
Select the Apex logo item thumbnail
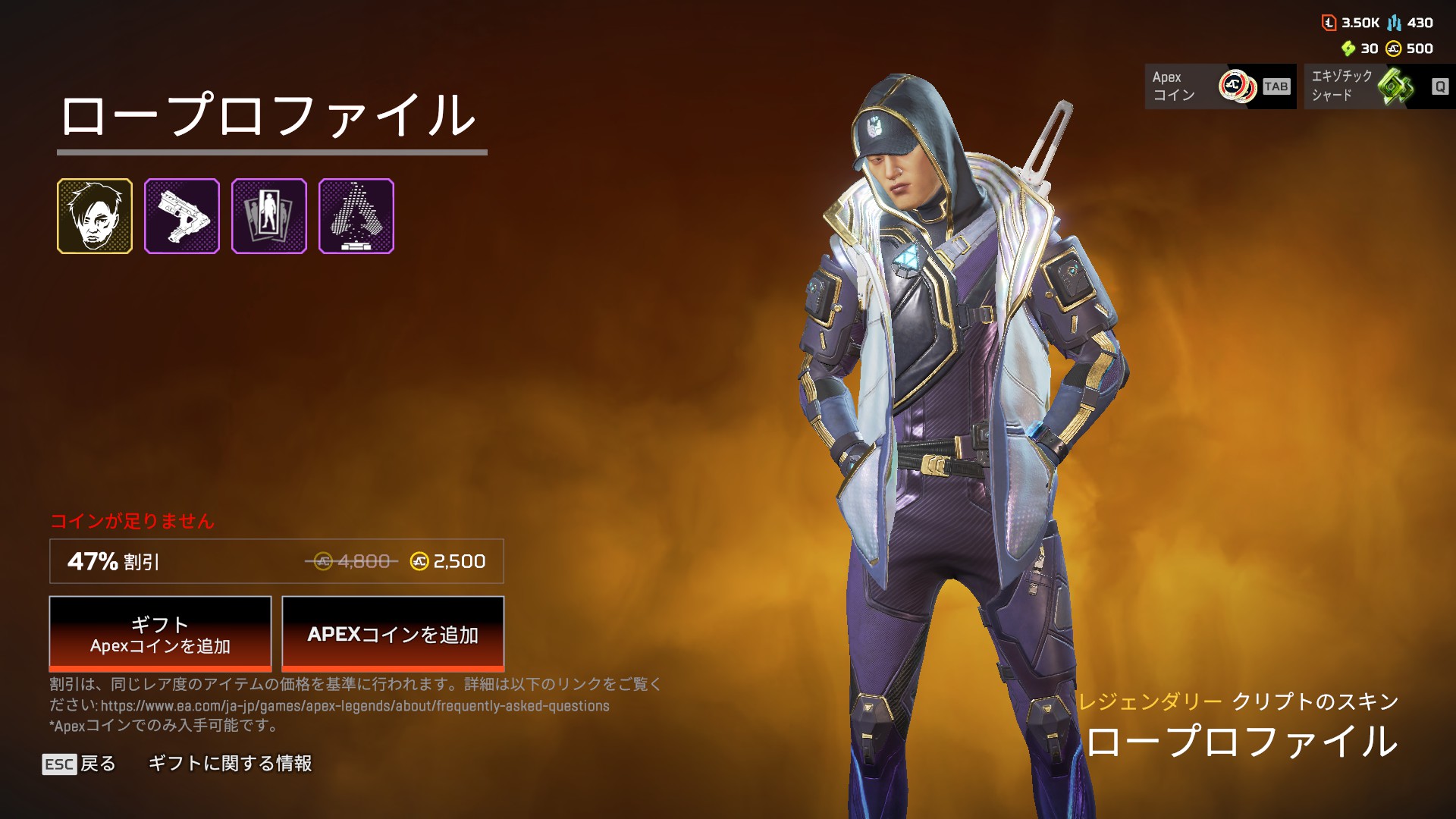(356, 216)
